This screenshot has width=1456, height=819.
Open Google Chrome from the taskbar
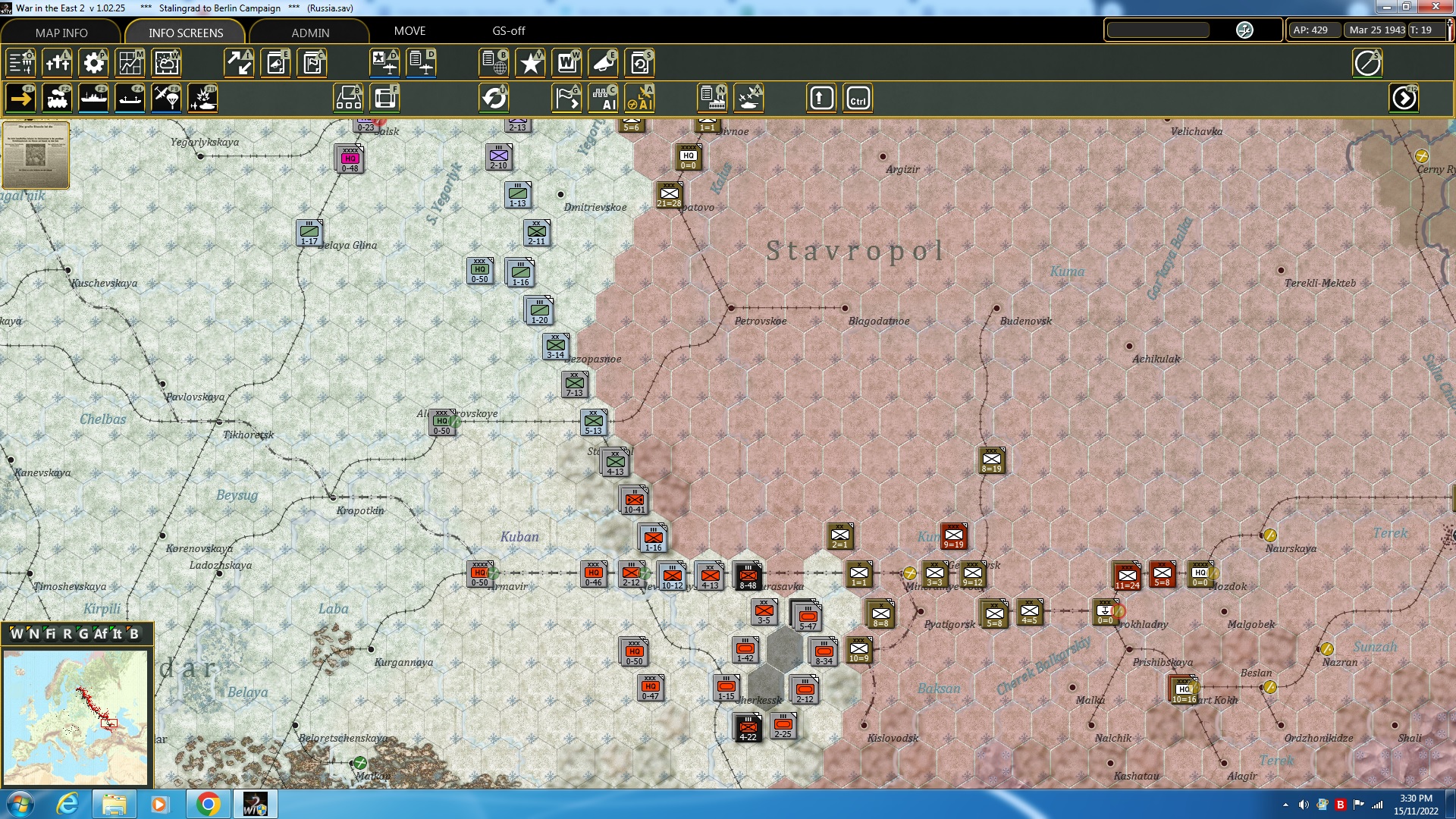(209, 803)
